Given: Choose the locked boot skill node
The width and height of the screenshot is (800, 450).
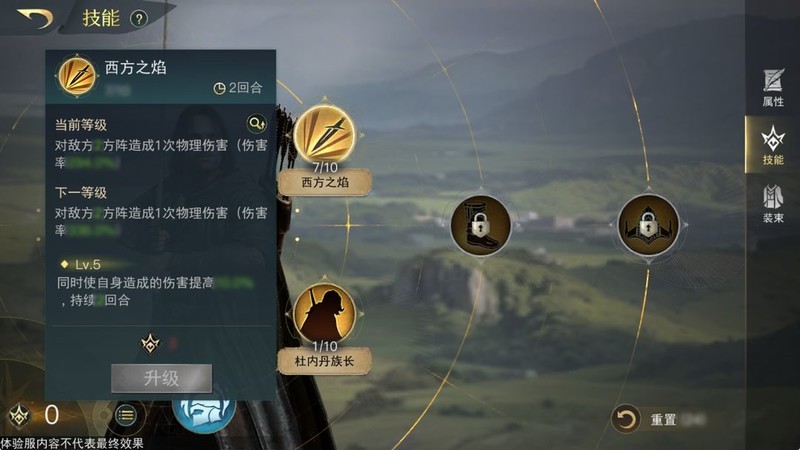Looking at the screenshot, I should coord(480,225).
